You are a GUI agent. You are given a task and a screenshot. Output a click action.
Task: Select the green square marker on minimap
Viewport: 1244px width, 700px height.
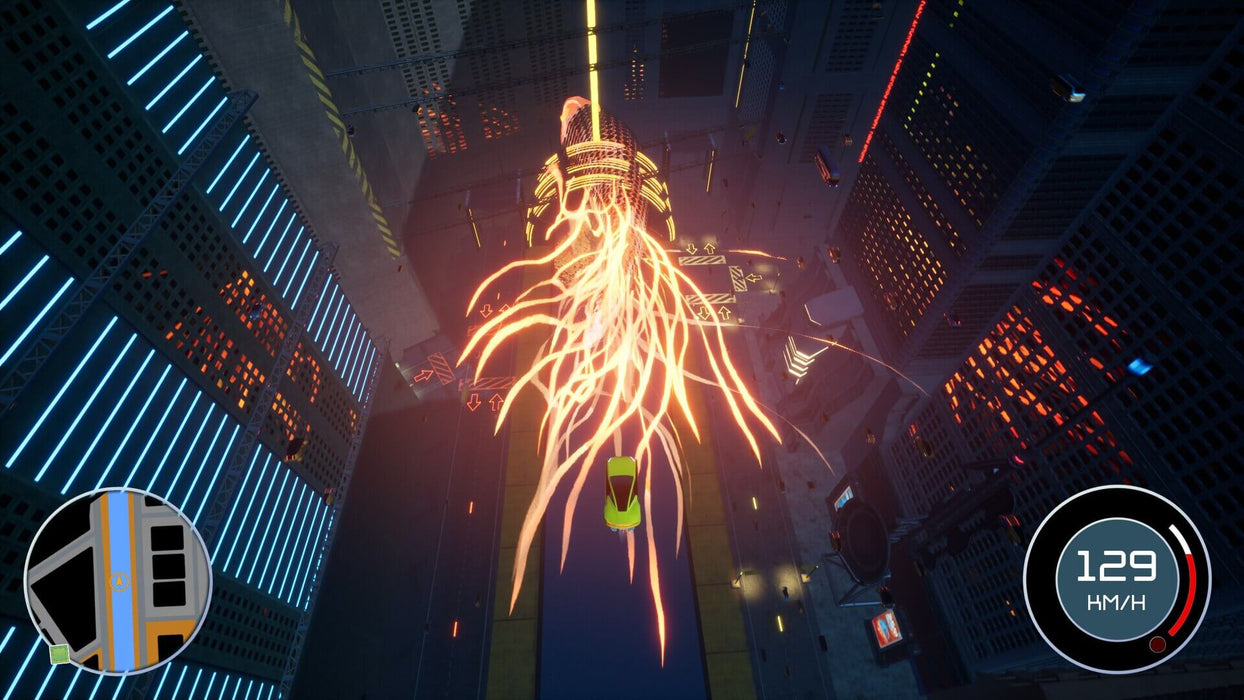pos(59,655)
